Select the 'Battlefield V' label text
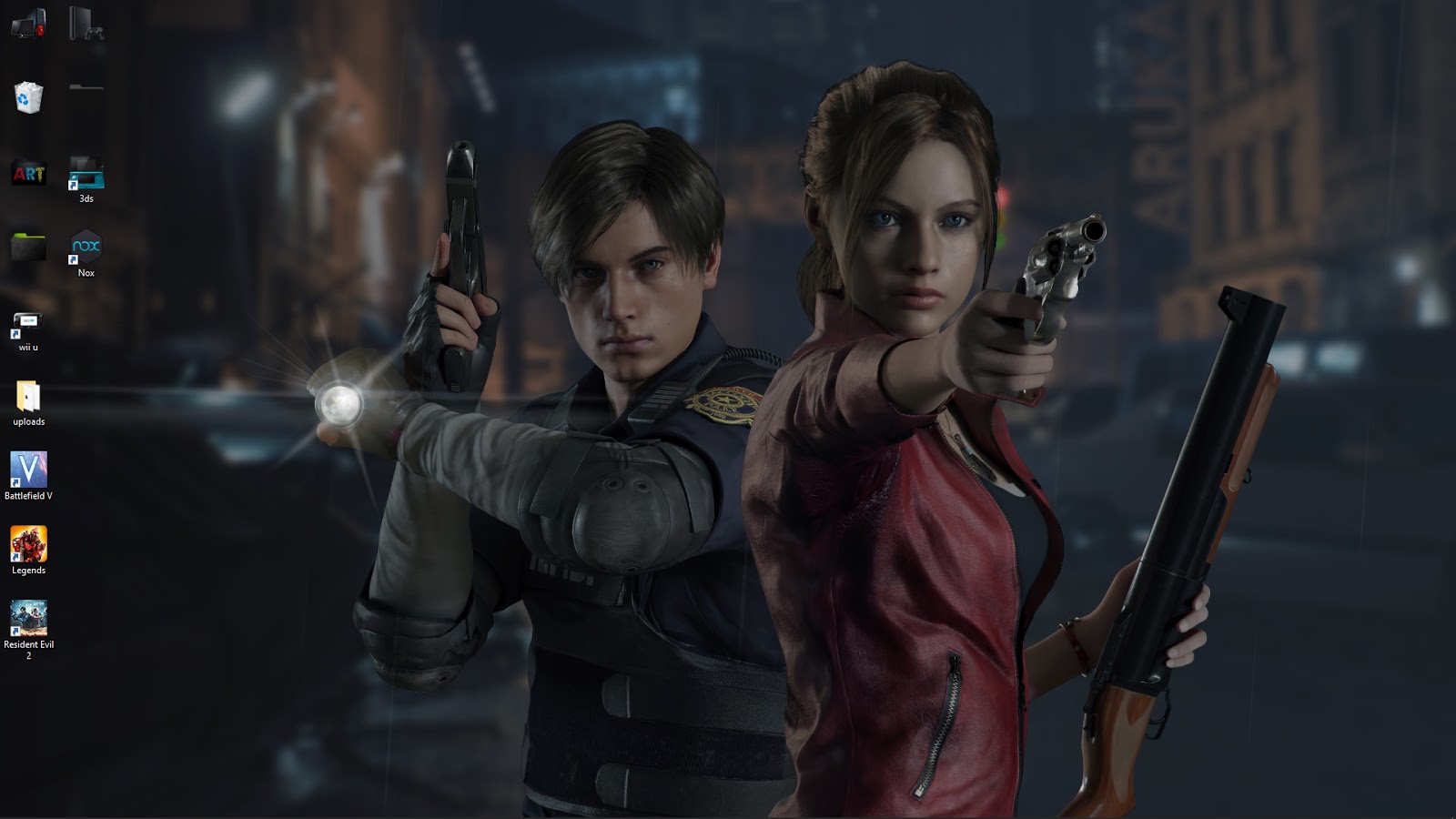Image resolution: width=1456 pixels, height=819 pixels. pyautogui.click(x=29, y=498)
